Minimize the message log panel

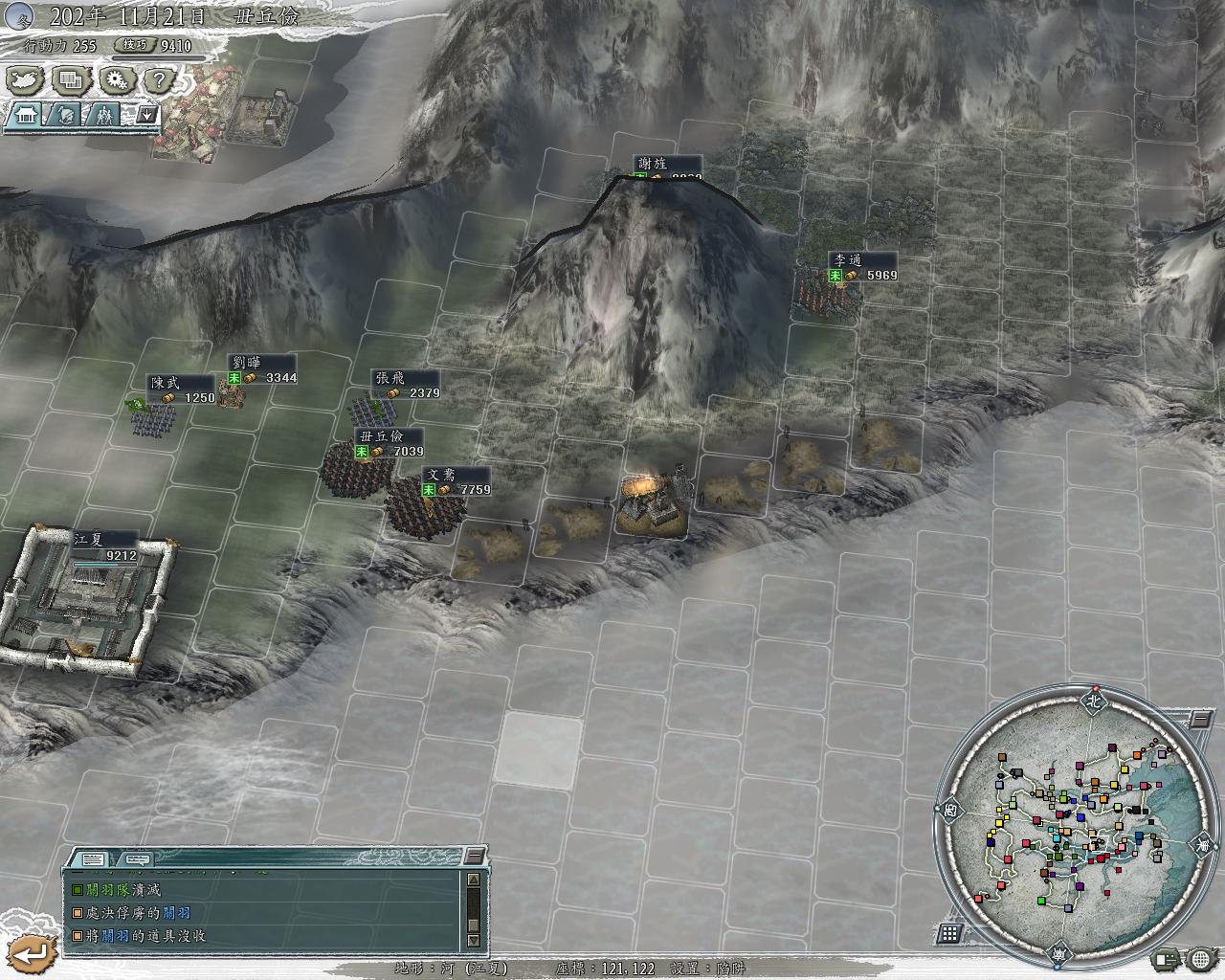[x=473, y=855]
